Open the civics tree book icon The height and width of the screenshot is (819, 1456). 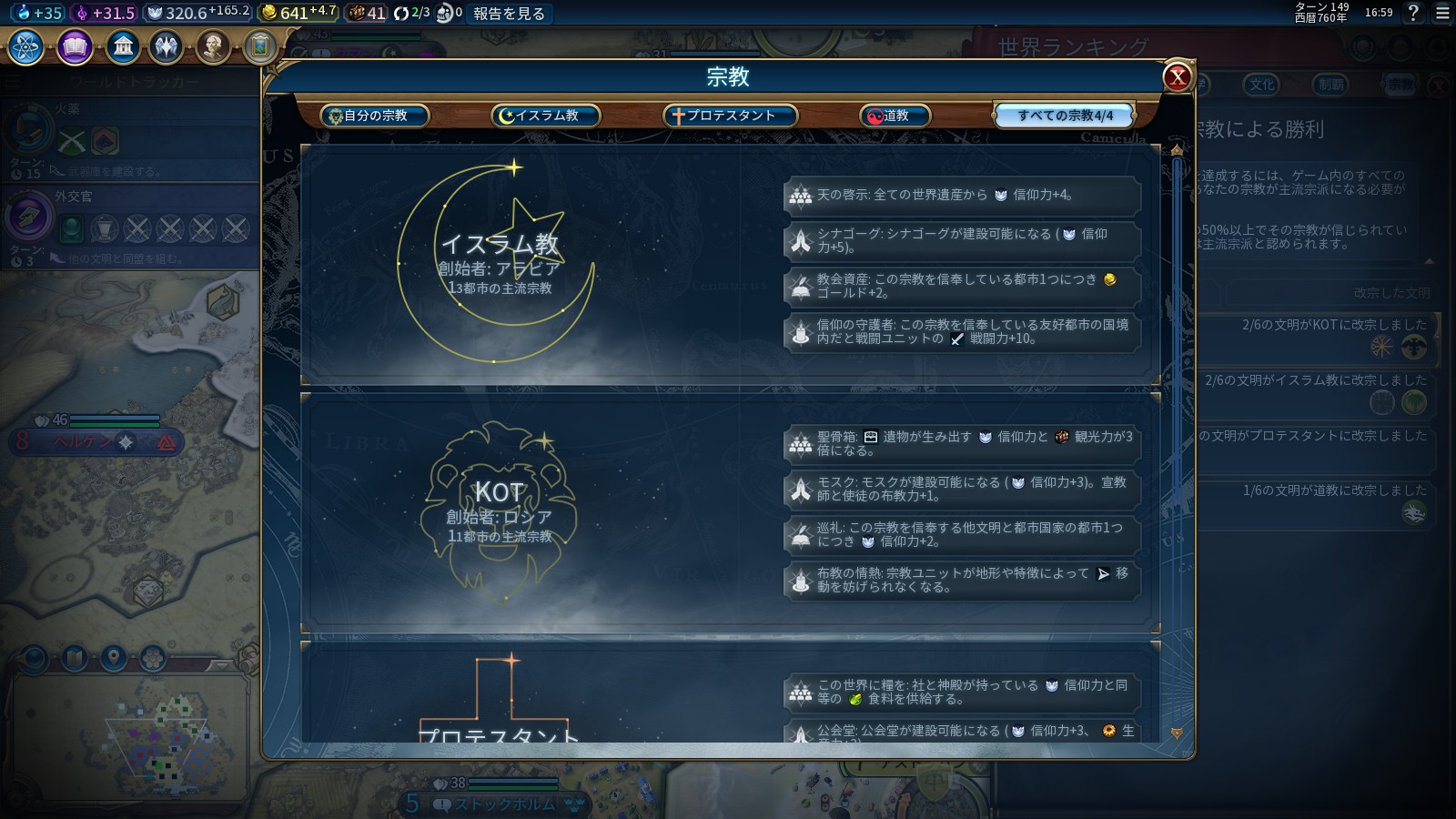pos(75,45)
